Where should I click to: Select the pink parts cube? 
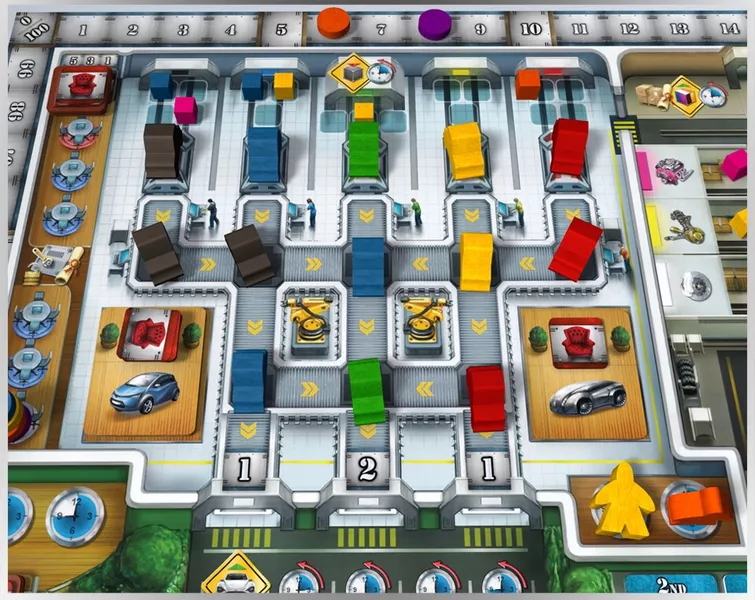click(x=186, y=108)
